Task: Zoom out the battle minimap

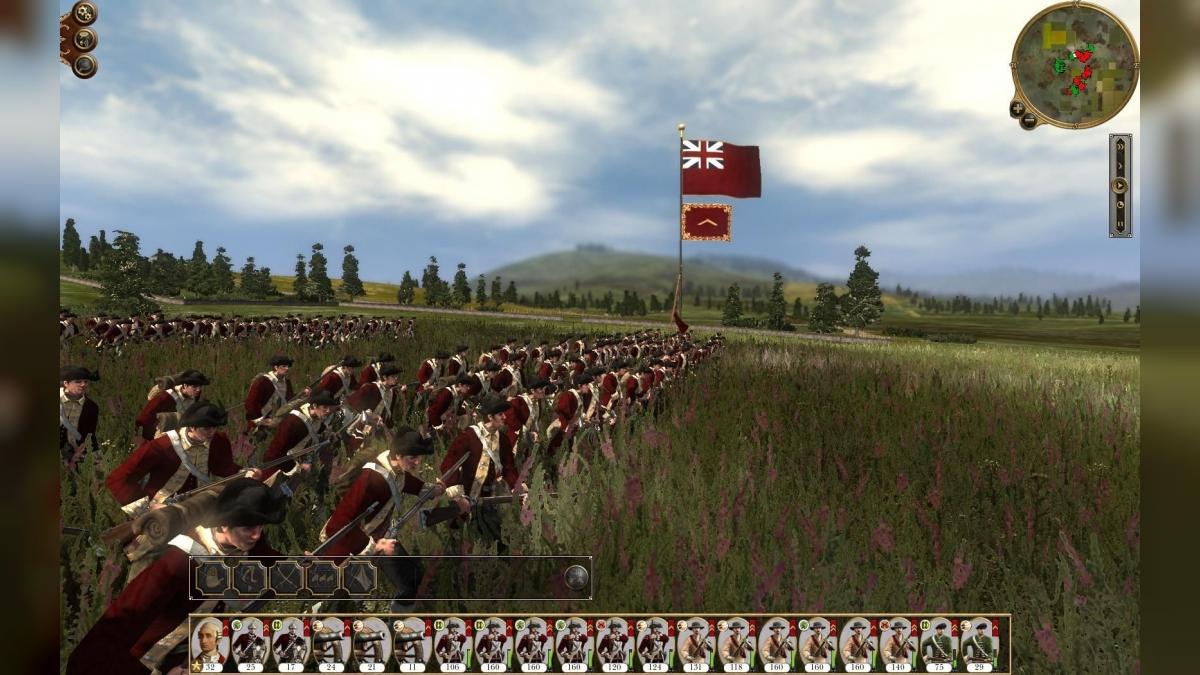Action: pyautogui.click(x=1028, y=121)
